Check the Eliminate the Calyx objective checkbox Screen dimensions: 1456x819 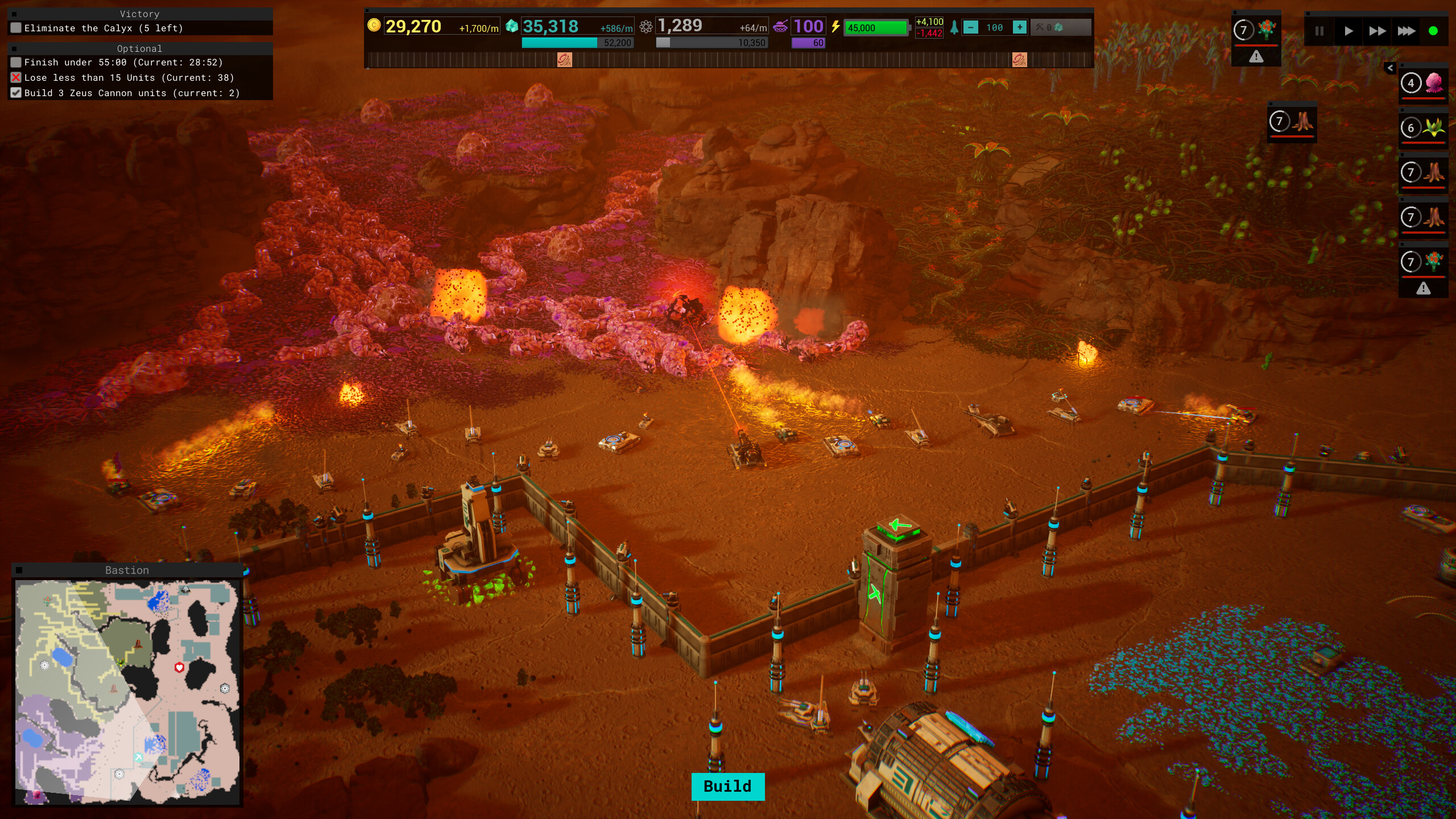tap(15, 27)
